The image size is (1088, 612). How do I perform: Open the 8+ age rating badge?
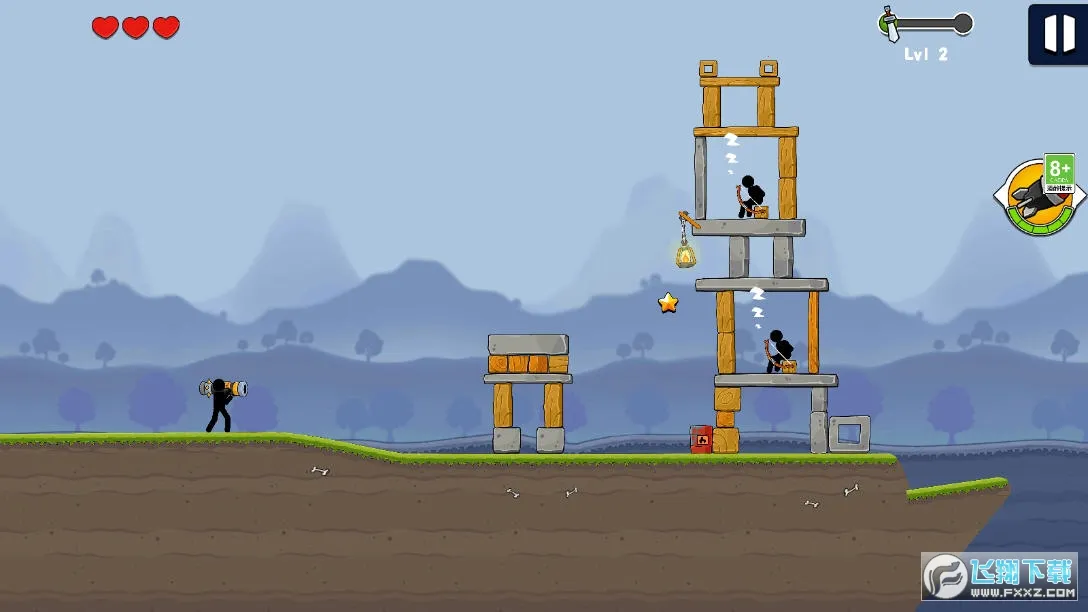[1059, 171]
